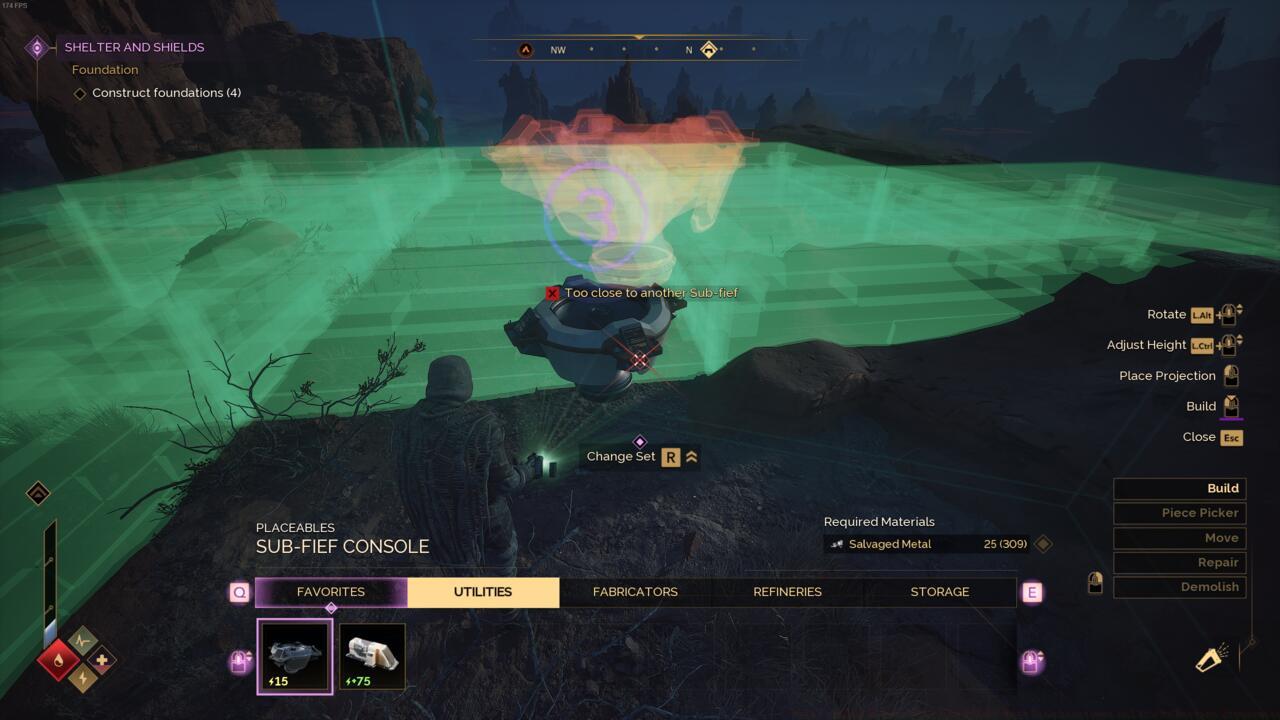Select the Sub-Fief Console thumbnail

(x=294, y=655)
